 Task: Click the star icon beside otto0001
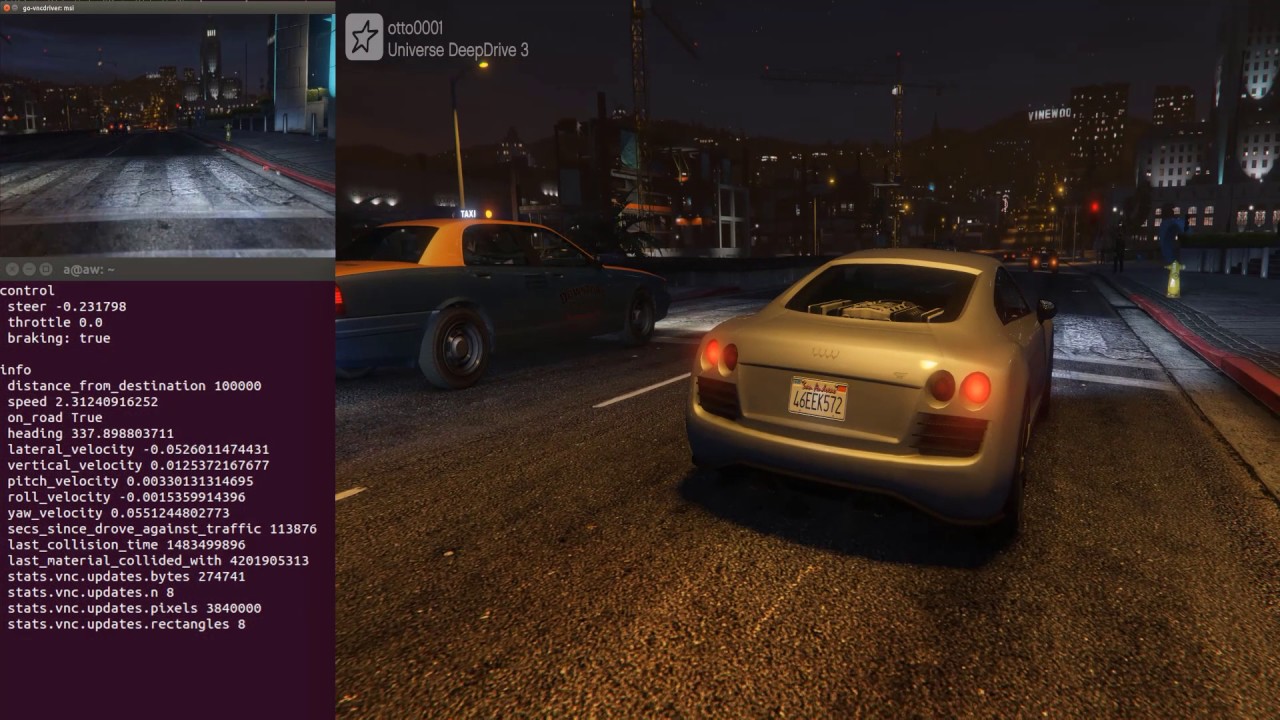[x=364, y=37]
